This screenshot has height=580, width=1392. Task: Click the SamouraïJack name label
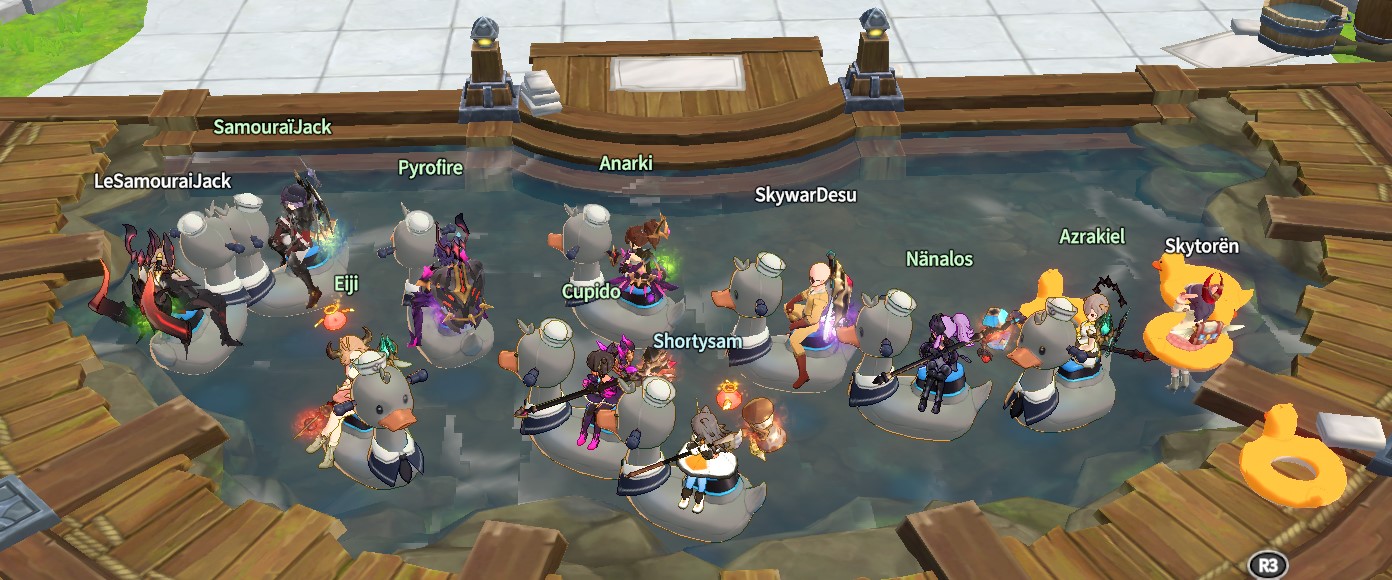[x=272, y=127]
